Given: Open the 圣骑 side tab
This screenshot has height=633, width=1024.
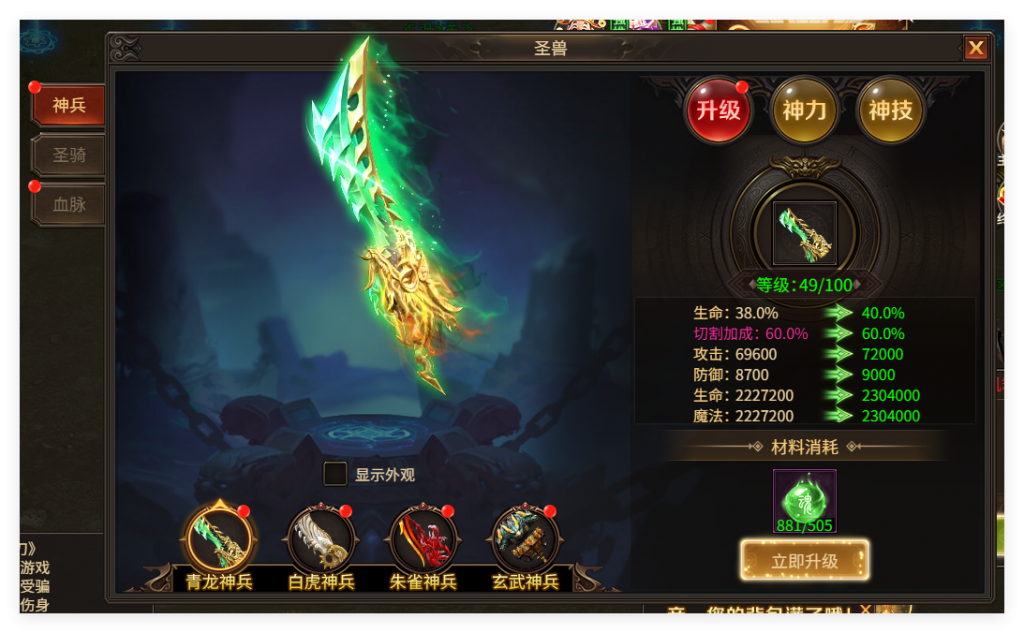Looking at the screenshot, I should 69,156.
